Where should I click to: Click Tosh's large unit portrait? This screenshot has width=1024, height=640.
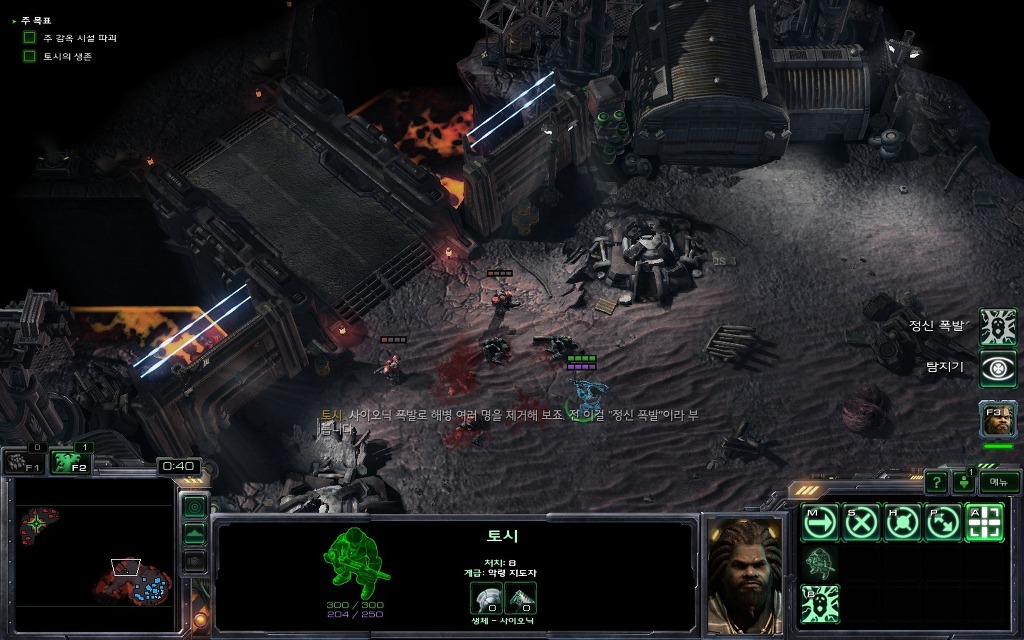[745, 575]
